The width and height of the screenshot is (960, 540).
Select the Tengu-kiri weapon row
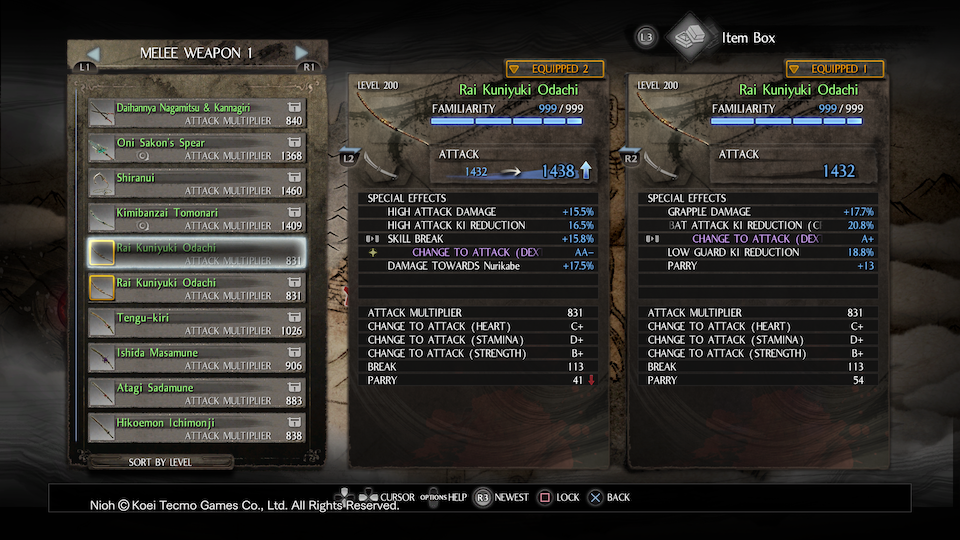point(196,323)
